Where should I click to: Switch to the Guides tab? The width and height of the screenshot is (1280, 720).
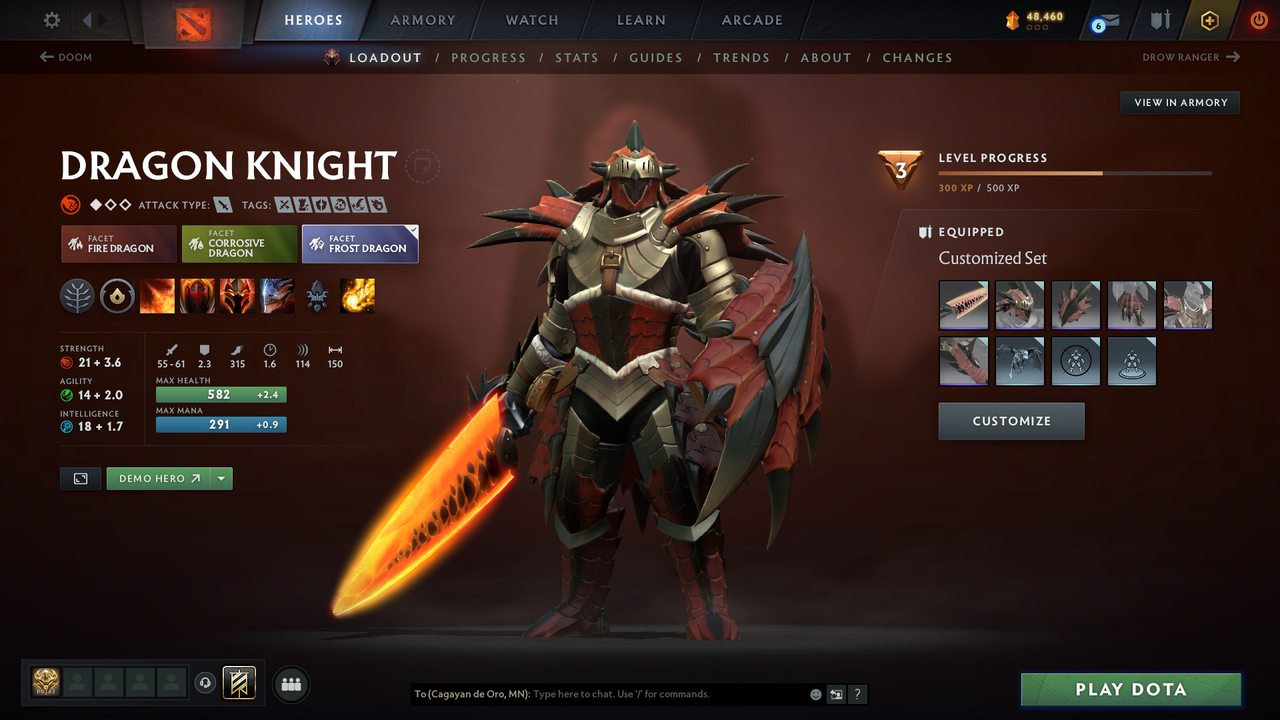[x=656, y=57]
